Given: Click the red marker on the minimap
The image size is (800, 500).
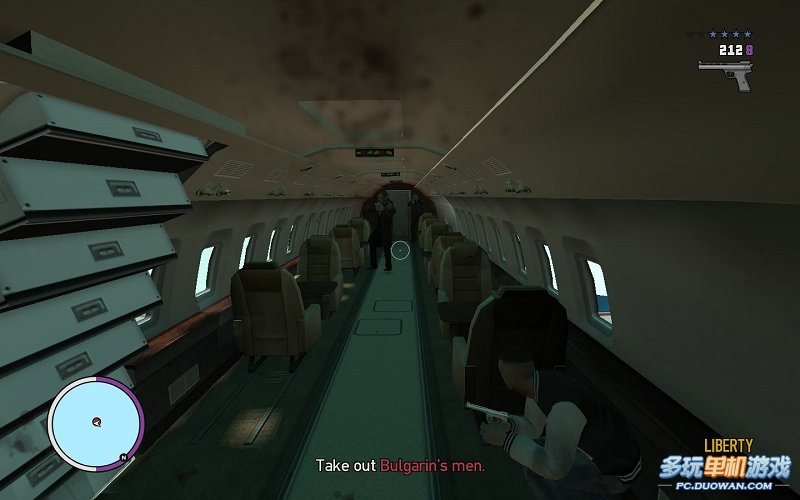Looking at the screenshot, I should (x=96, y=421).
